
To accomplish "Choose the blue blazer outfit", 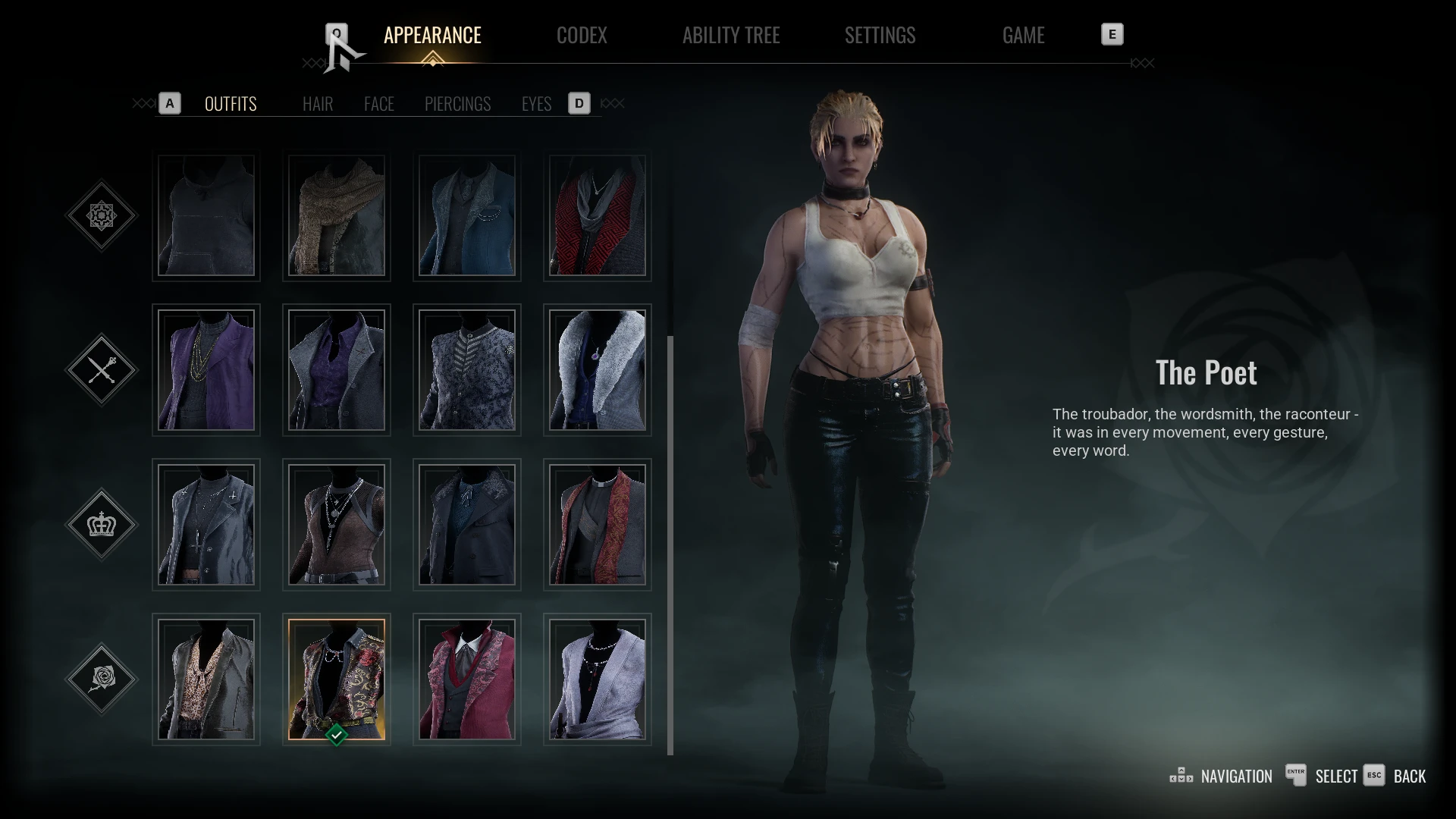I will 467,215.
